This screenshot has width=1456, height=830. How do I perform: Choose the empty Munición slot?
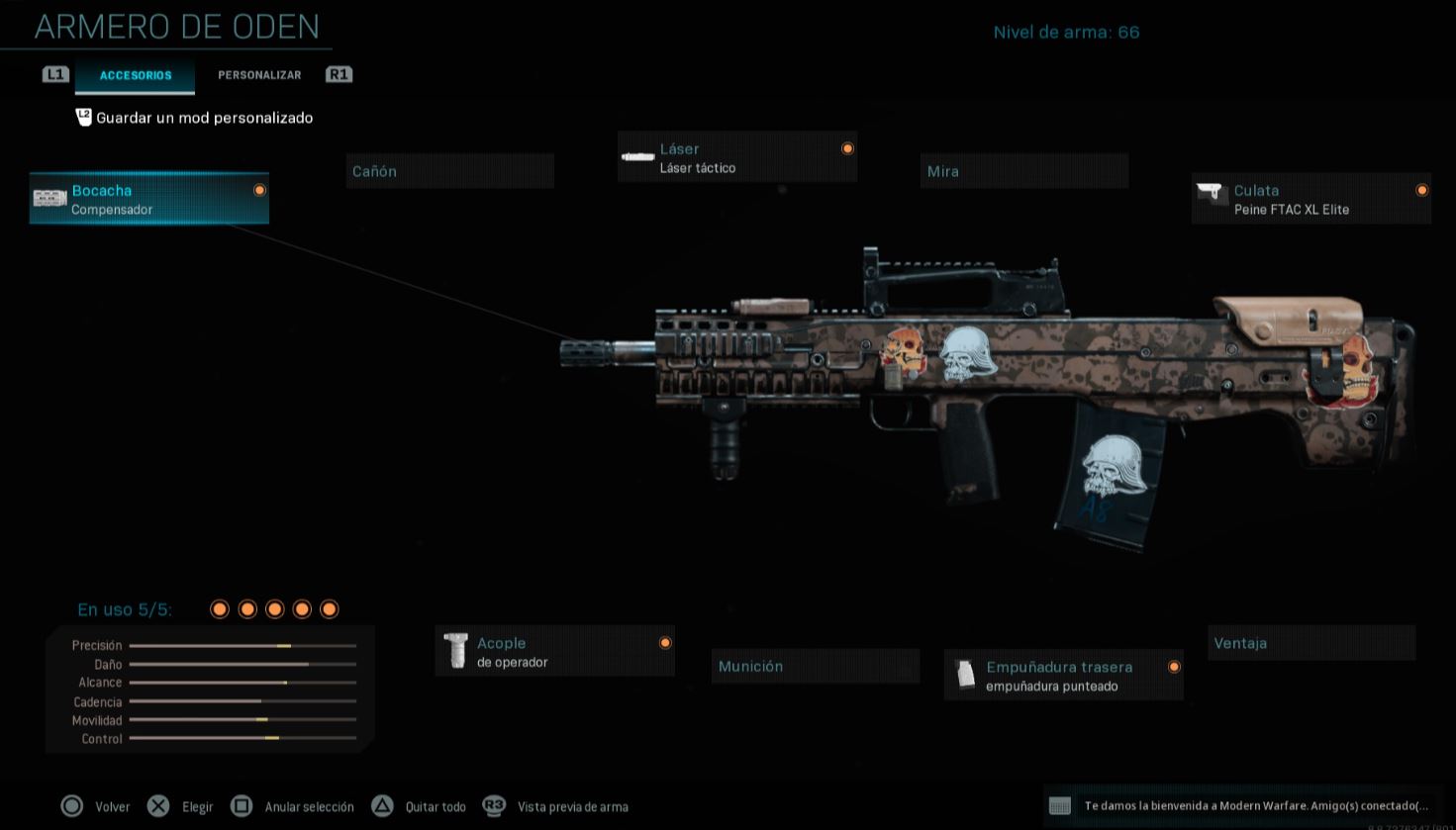[x=815, y=667]
